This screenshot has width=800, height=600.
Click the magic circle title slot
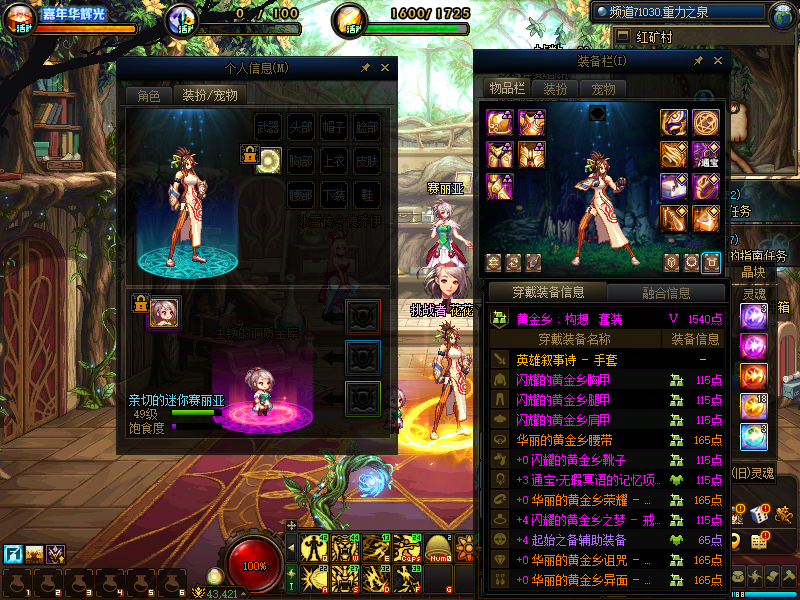pos(706,122)
